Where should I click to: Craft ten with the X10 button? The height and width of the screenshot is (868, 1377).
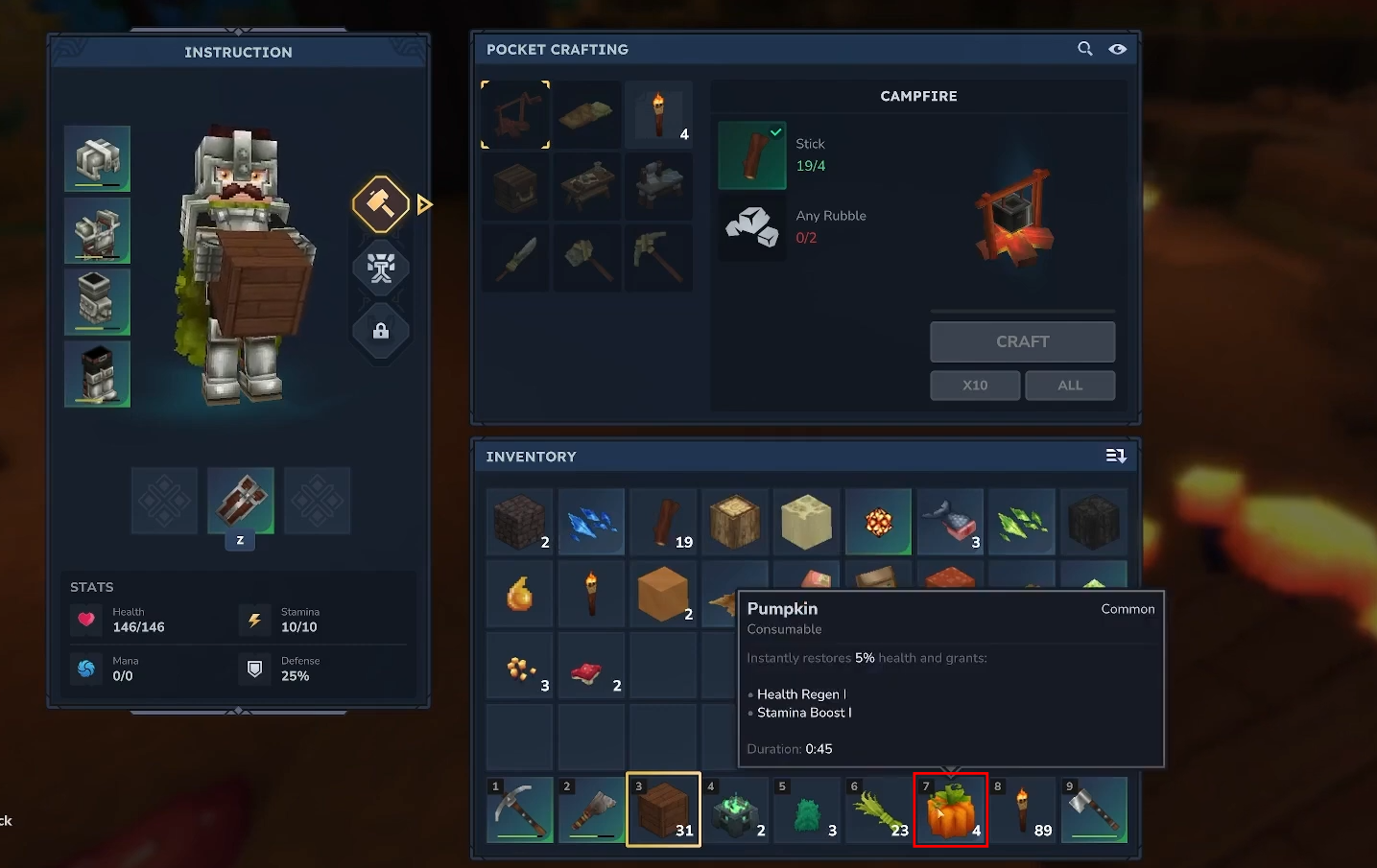(x=974, y=385)
